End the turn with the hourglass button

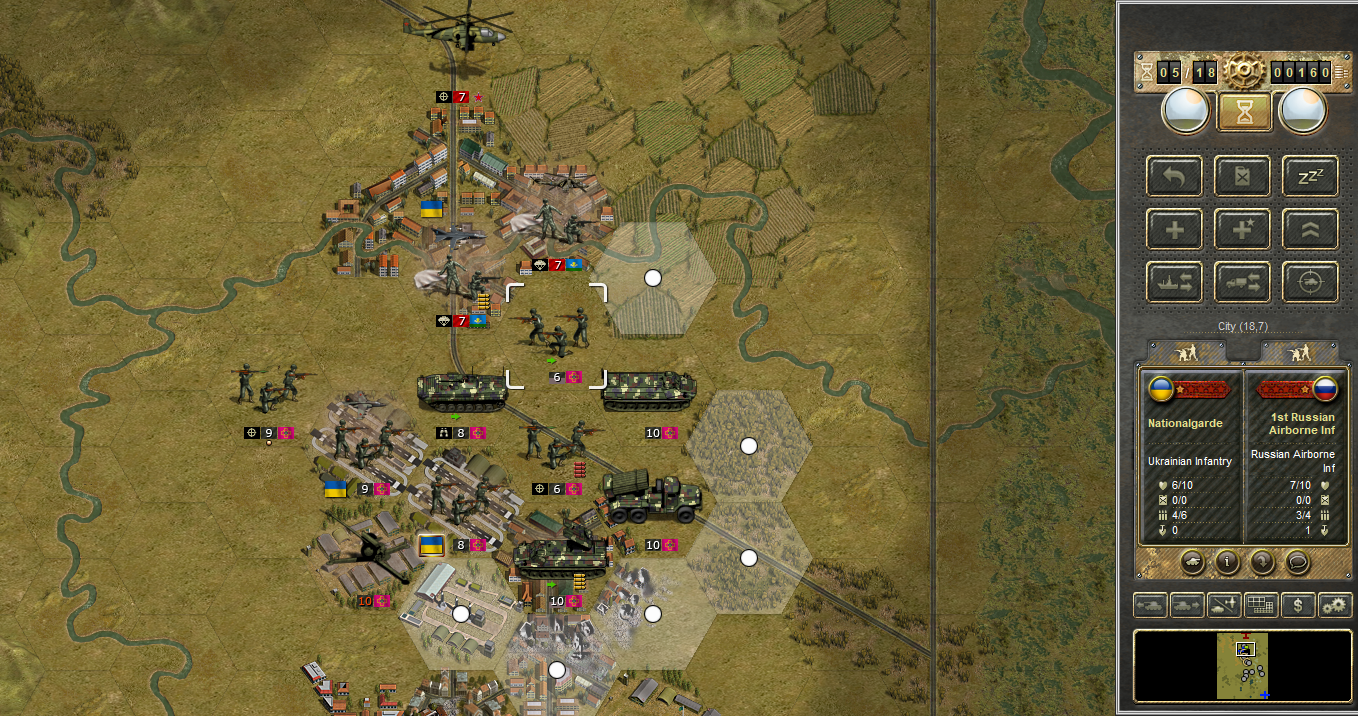[1244, 111]
